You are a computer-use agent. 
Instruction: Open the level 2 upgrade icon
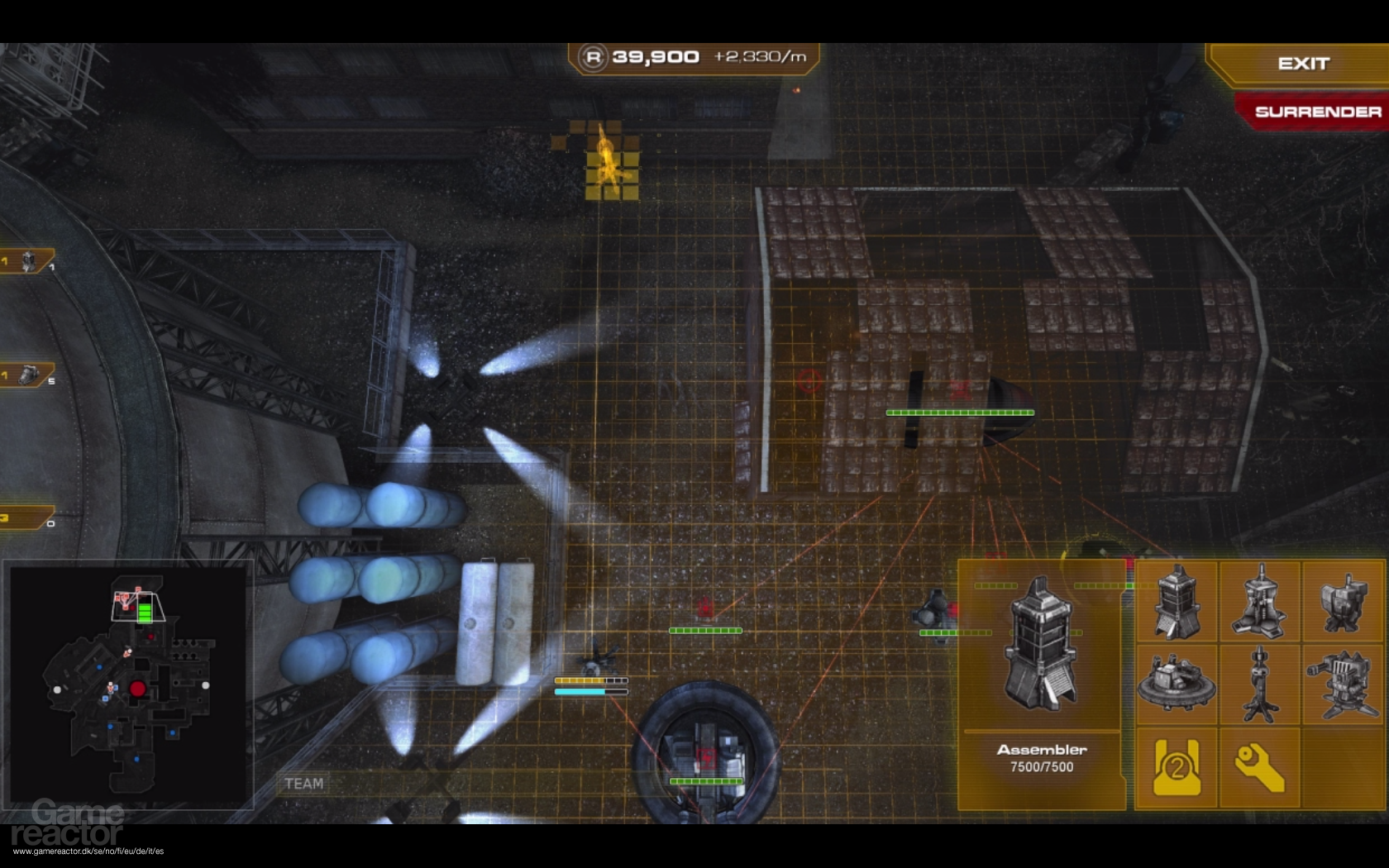(1177, 767)
